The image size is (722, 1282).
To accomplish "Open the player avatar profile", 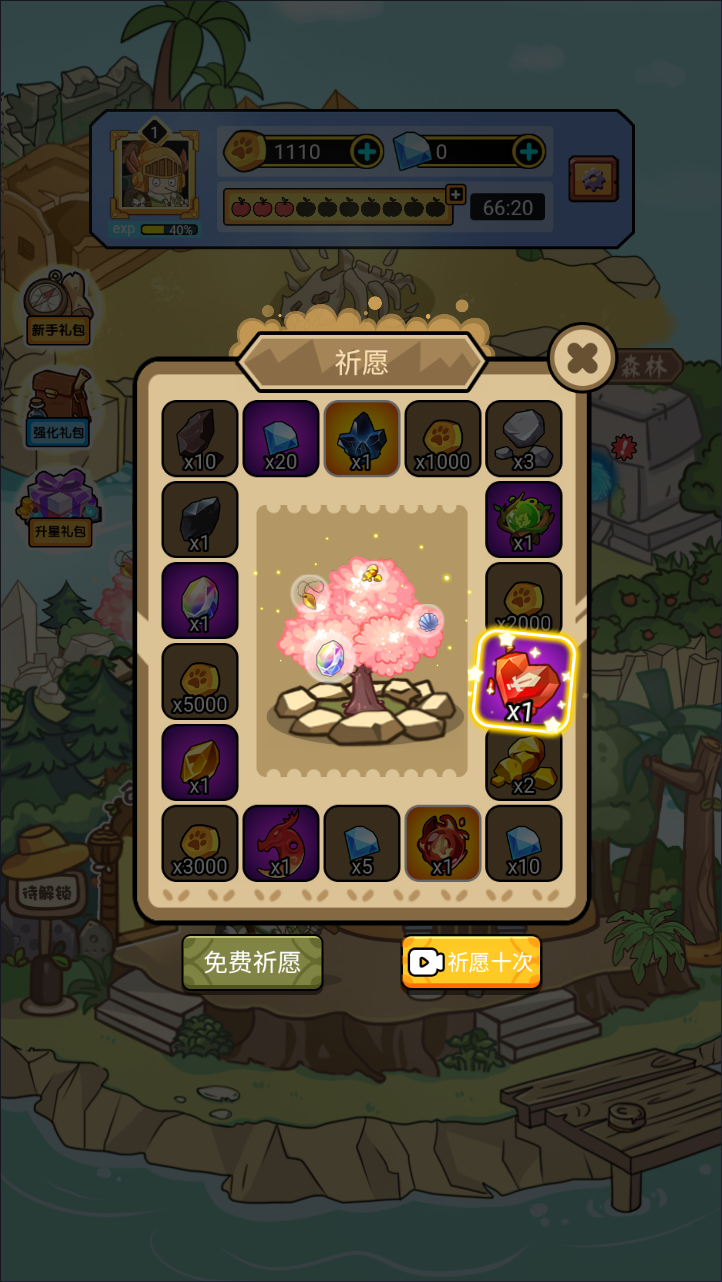I will 153,174.
